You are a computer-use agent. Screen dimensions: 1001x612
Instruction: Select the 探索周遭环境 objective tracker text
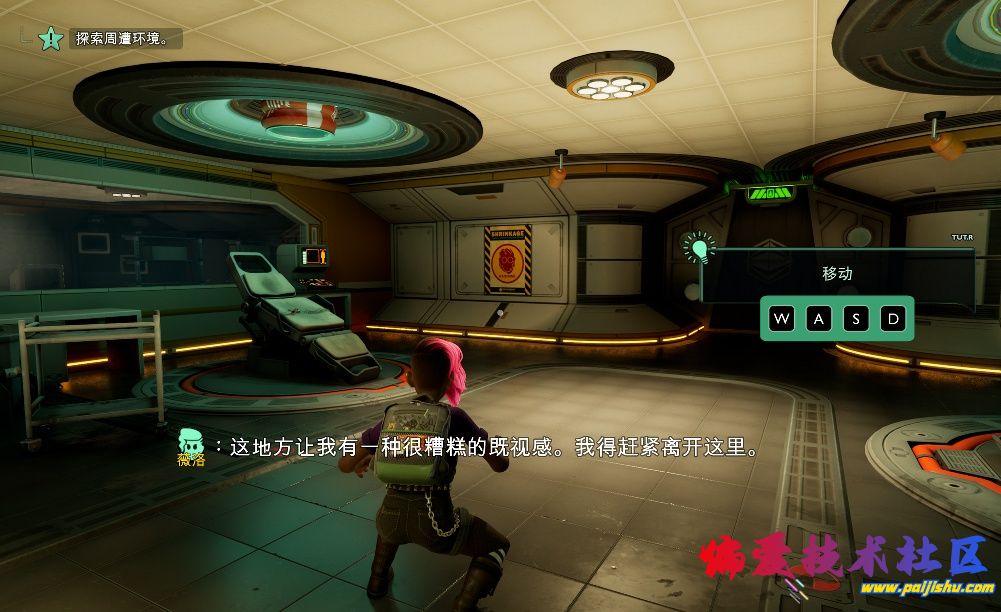click(116, 39)
